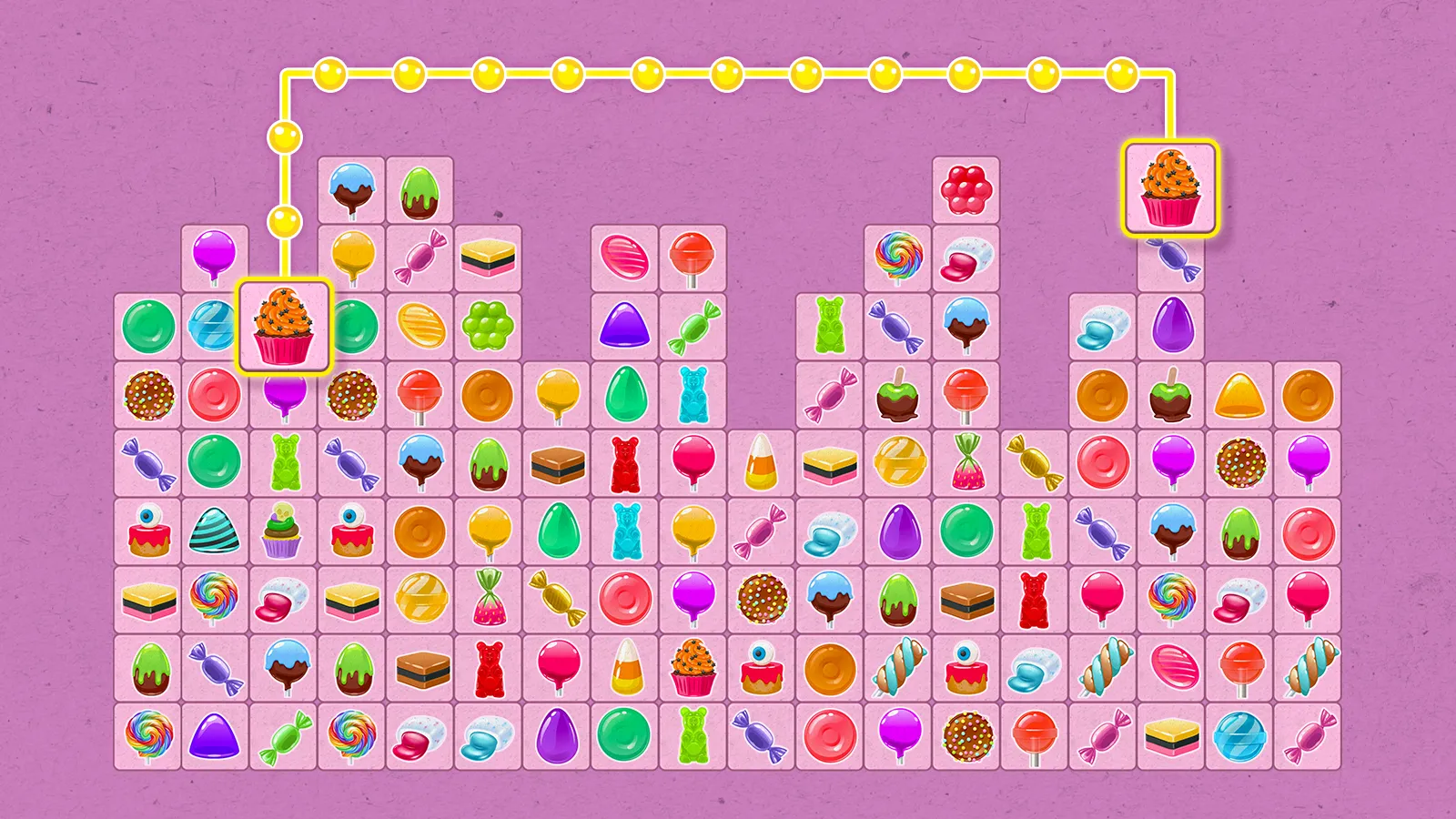Select the yellow gummy bear tile
Screen dimensions: 1456x819
coord(830,328)
